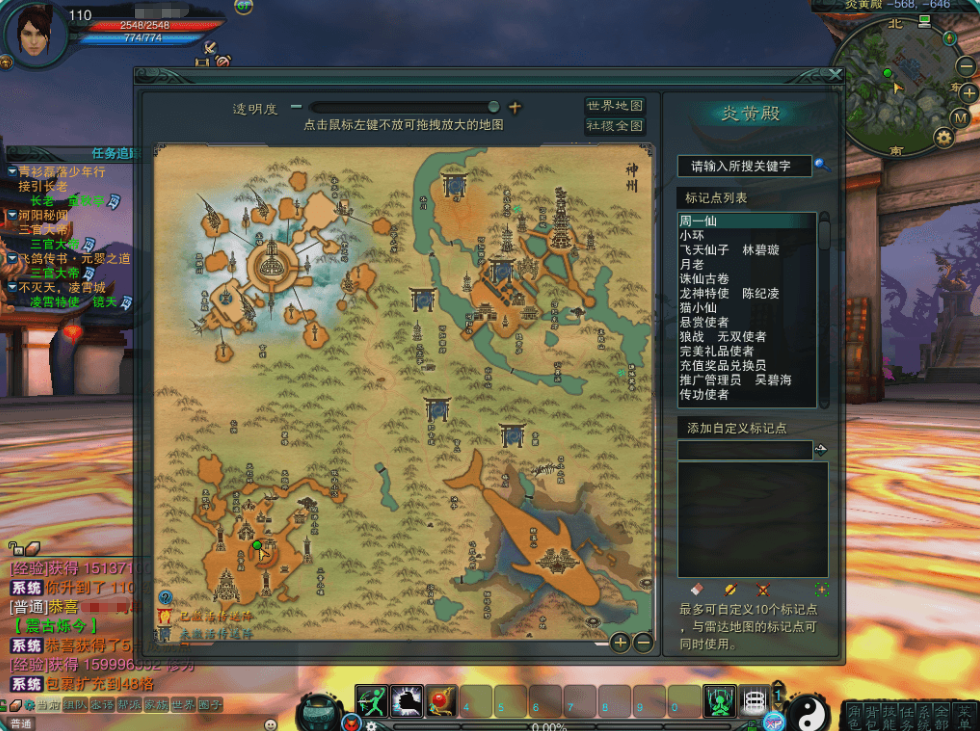
Task: Select 月老 in the marker list
Action: pos(692,264)
